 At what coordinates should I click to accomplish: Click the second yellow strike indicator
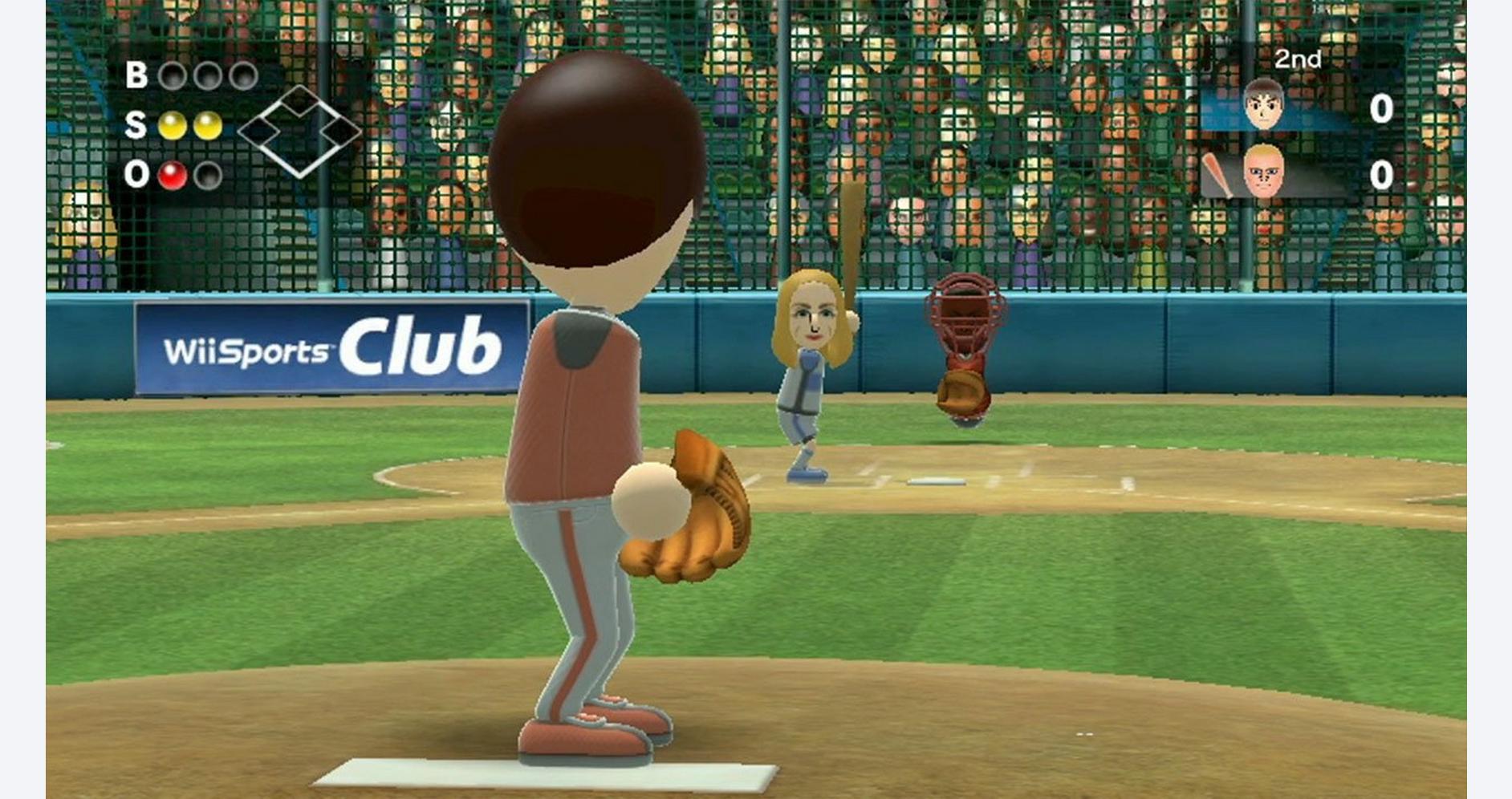tap(208, 126)
